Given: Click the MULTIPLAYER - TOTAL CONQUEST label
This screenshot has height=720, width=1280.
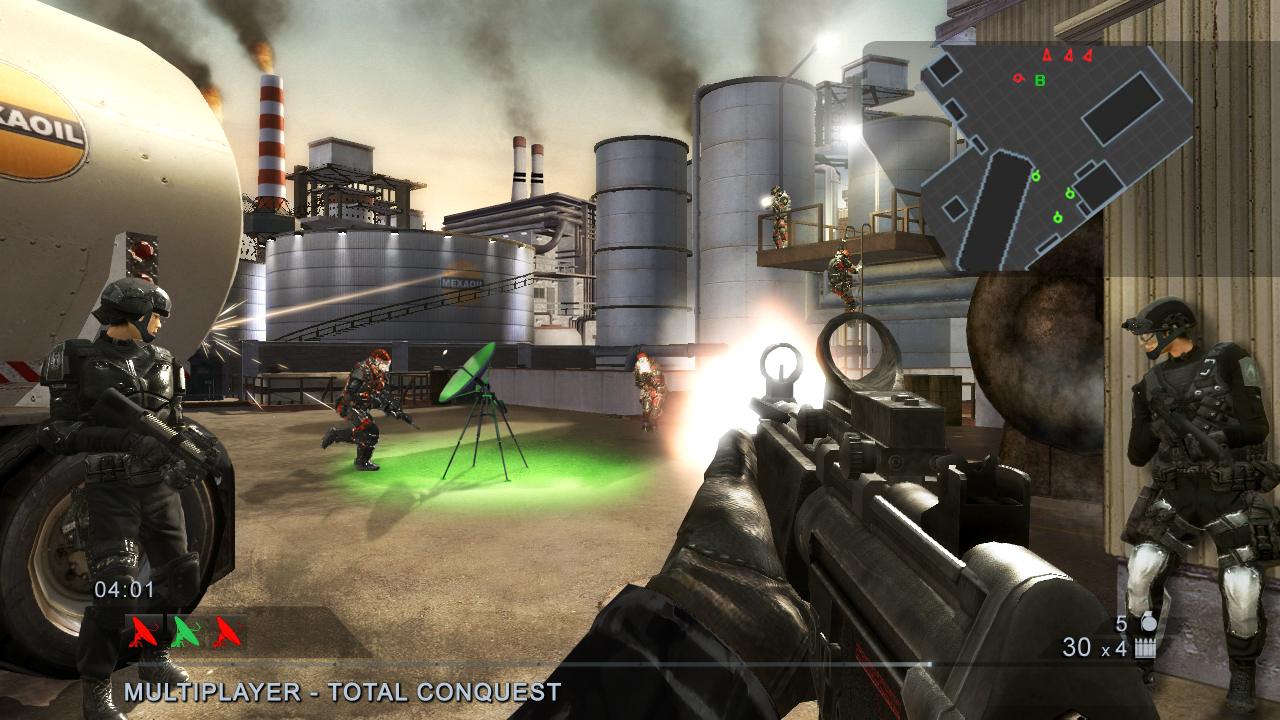Looking at the screenshot, I should [343, 691].
